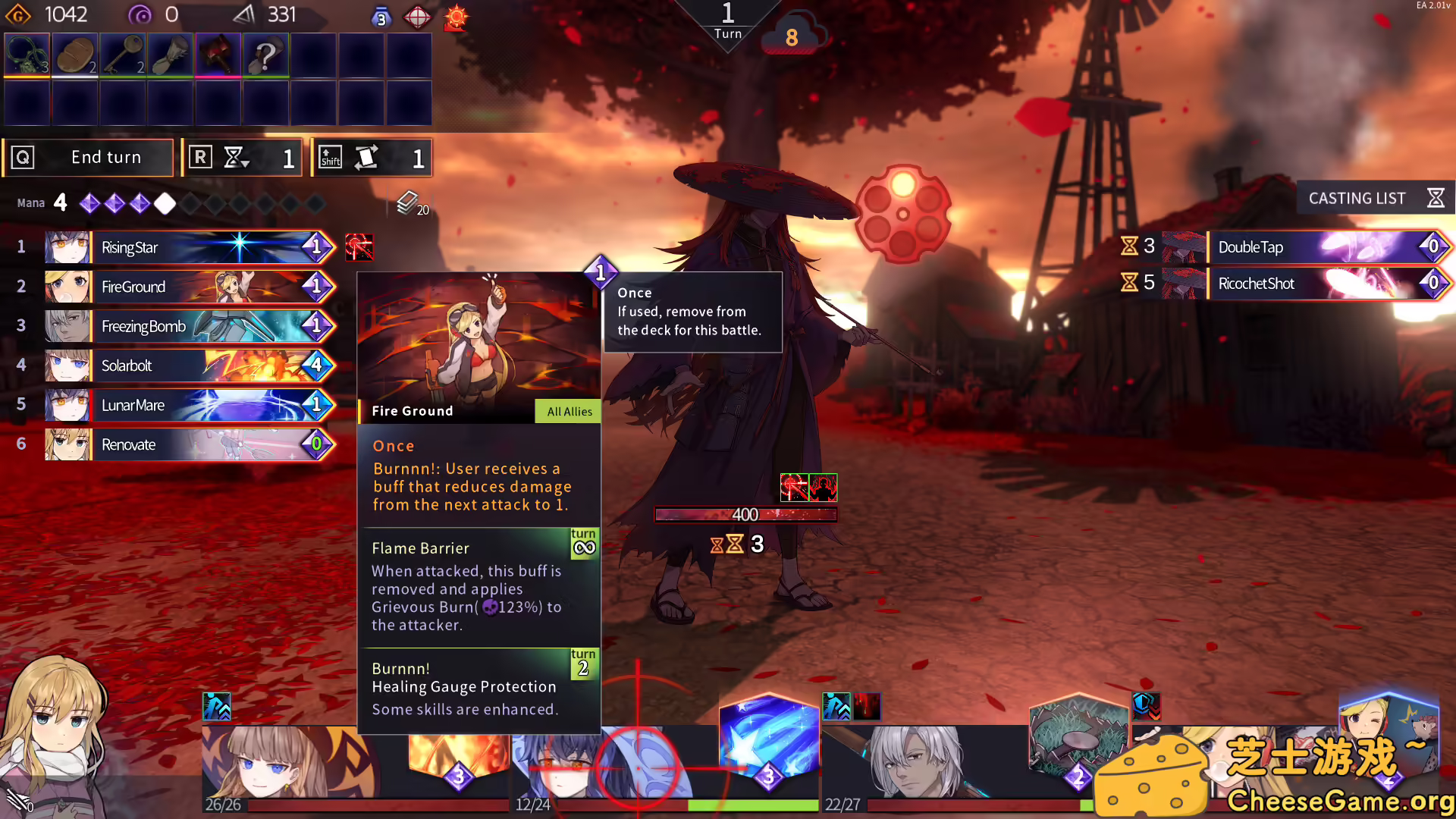
Task: Open the draw pile deck icon
Action: (x=408, y=202)
